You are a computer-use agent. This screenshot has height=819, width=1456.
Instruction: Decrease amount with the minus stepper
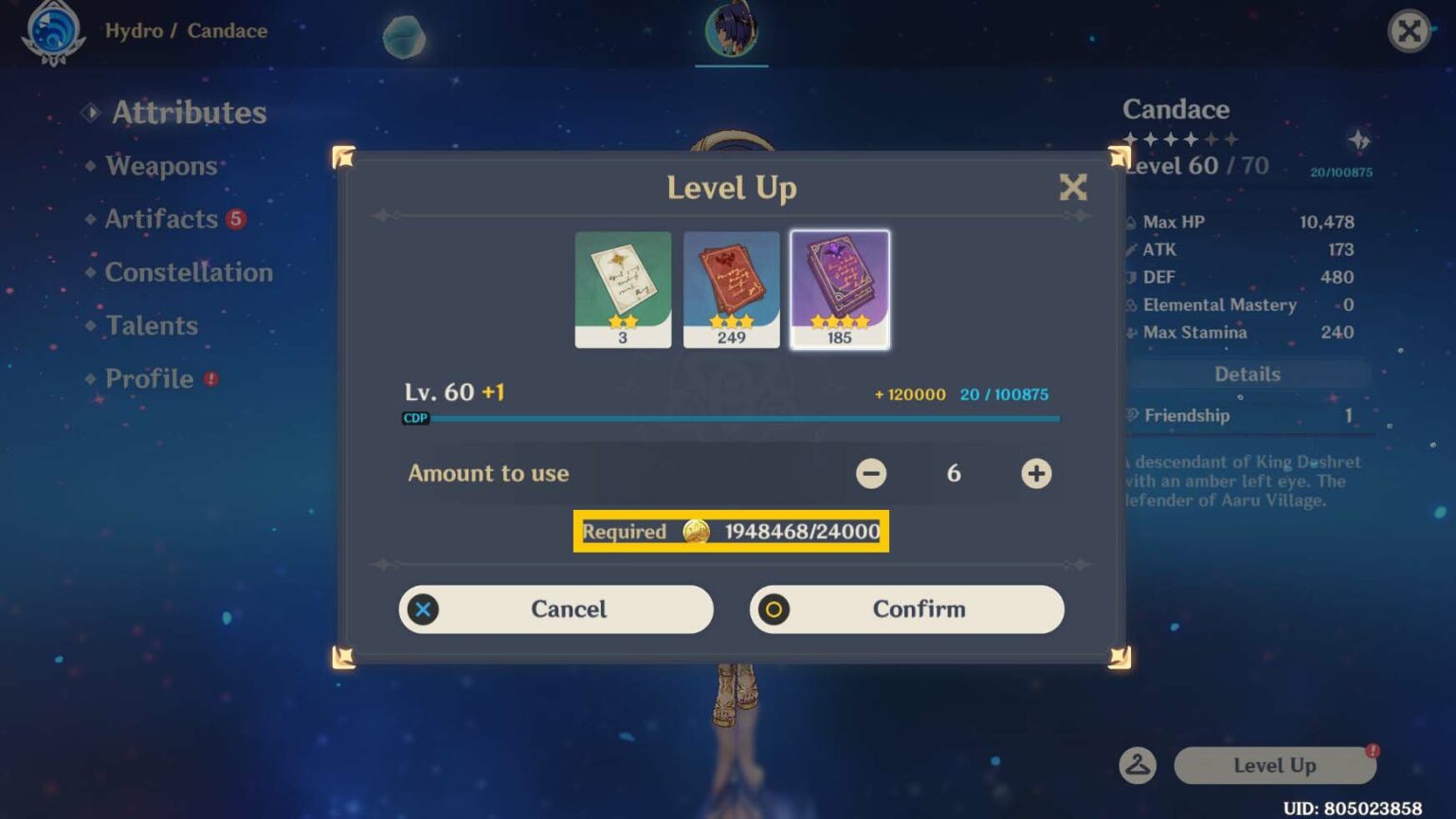click(871, 473)
